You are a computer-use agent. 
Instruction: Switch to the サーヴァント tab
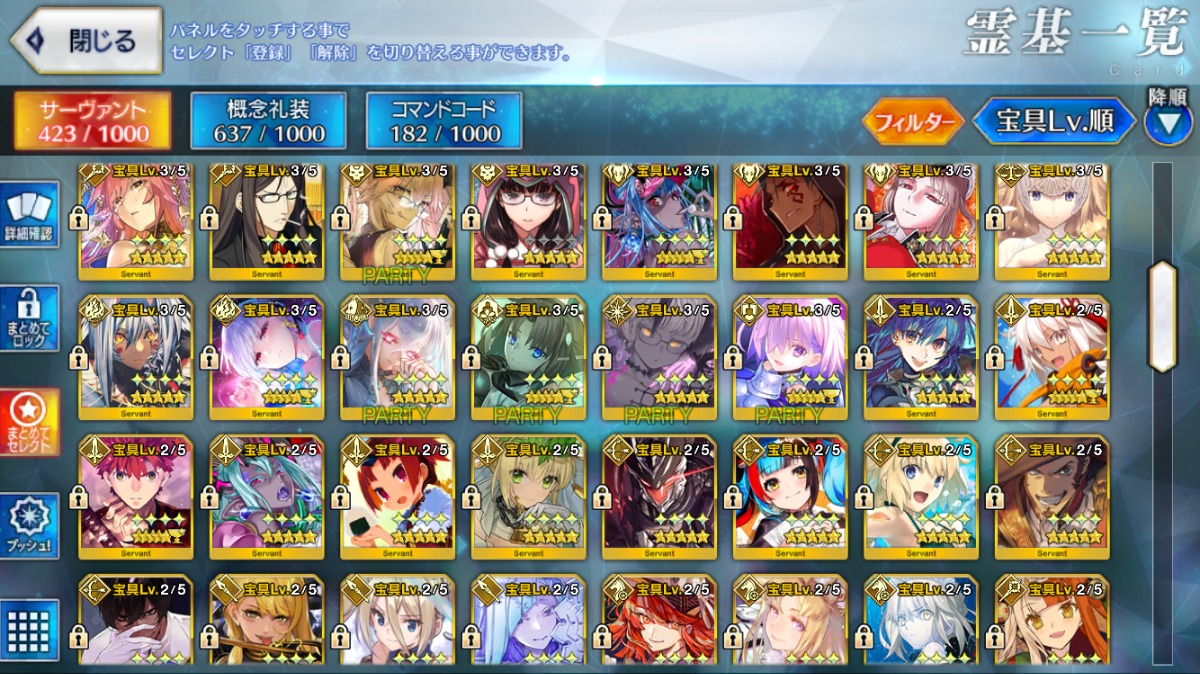click(x=92, y=121)
